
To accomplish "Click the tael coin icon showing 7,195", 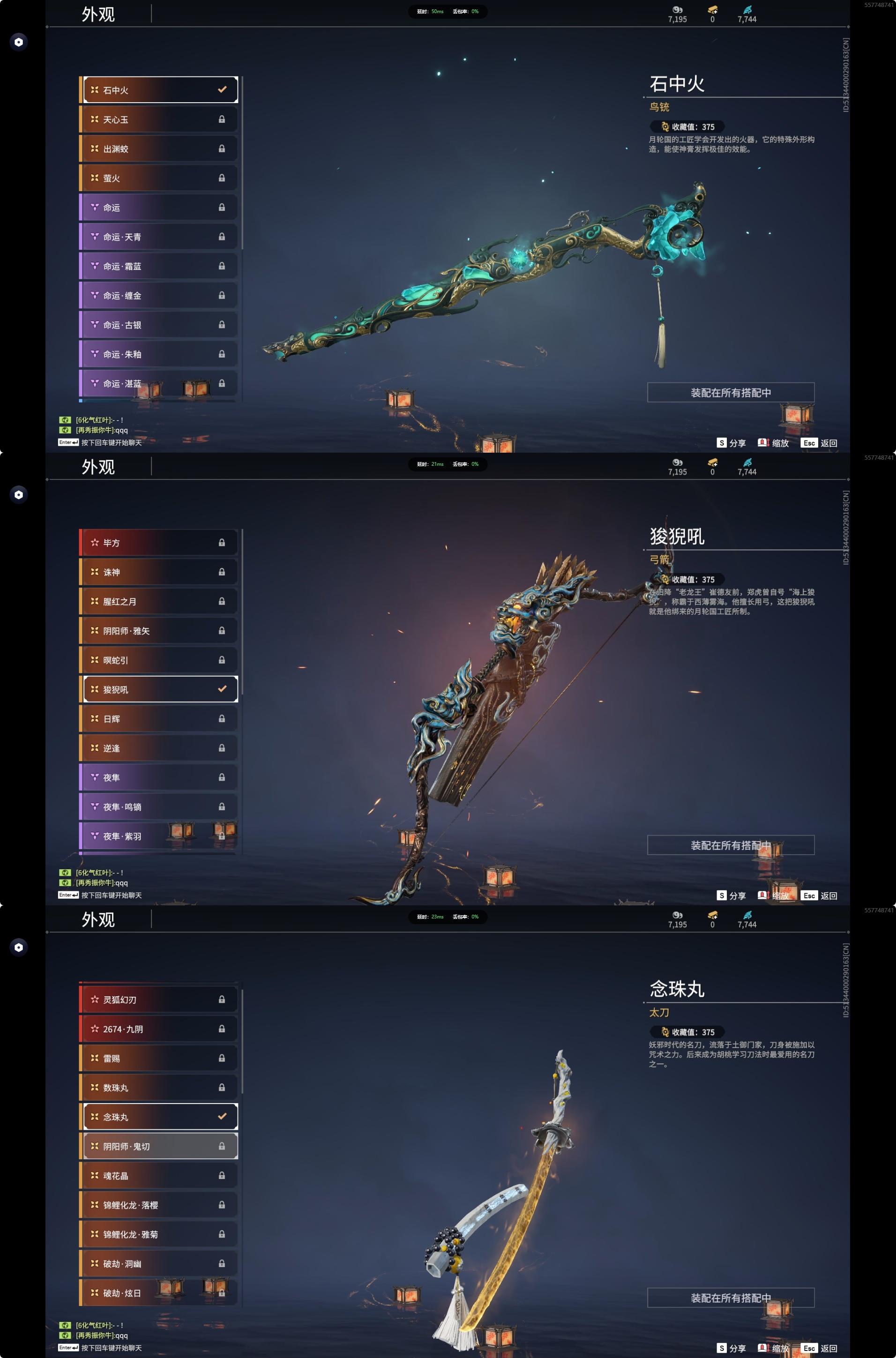I will click(x=678, y=10).
